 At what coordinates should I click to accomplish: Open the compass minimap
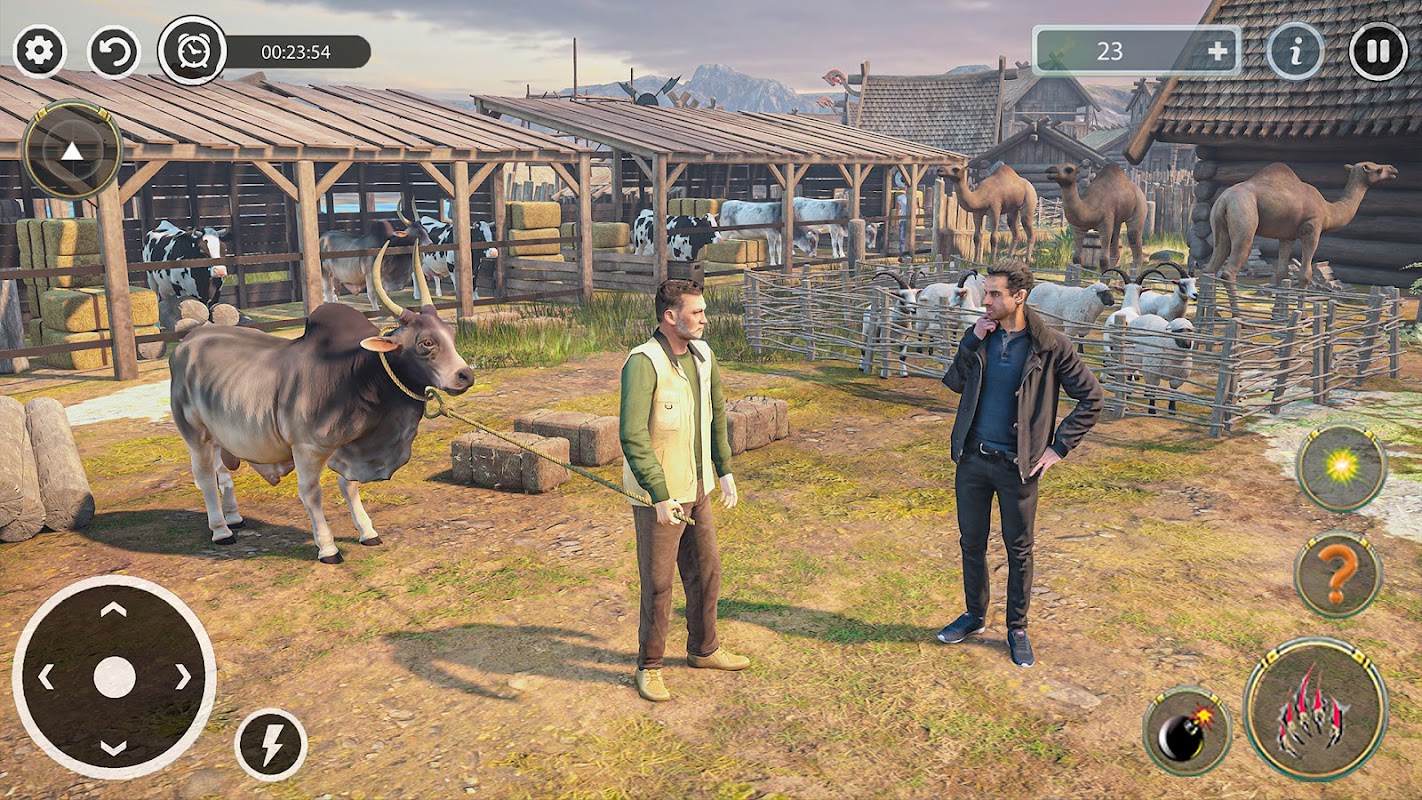pos(72,151)
